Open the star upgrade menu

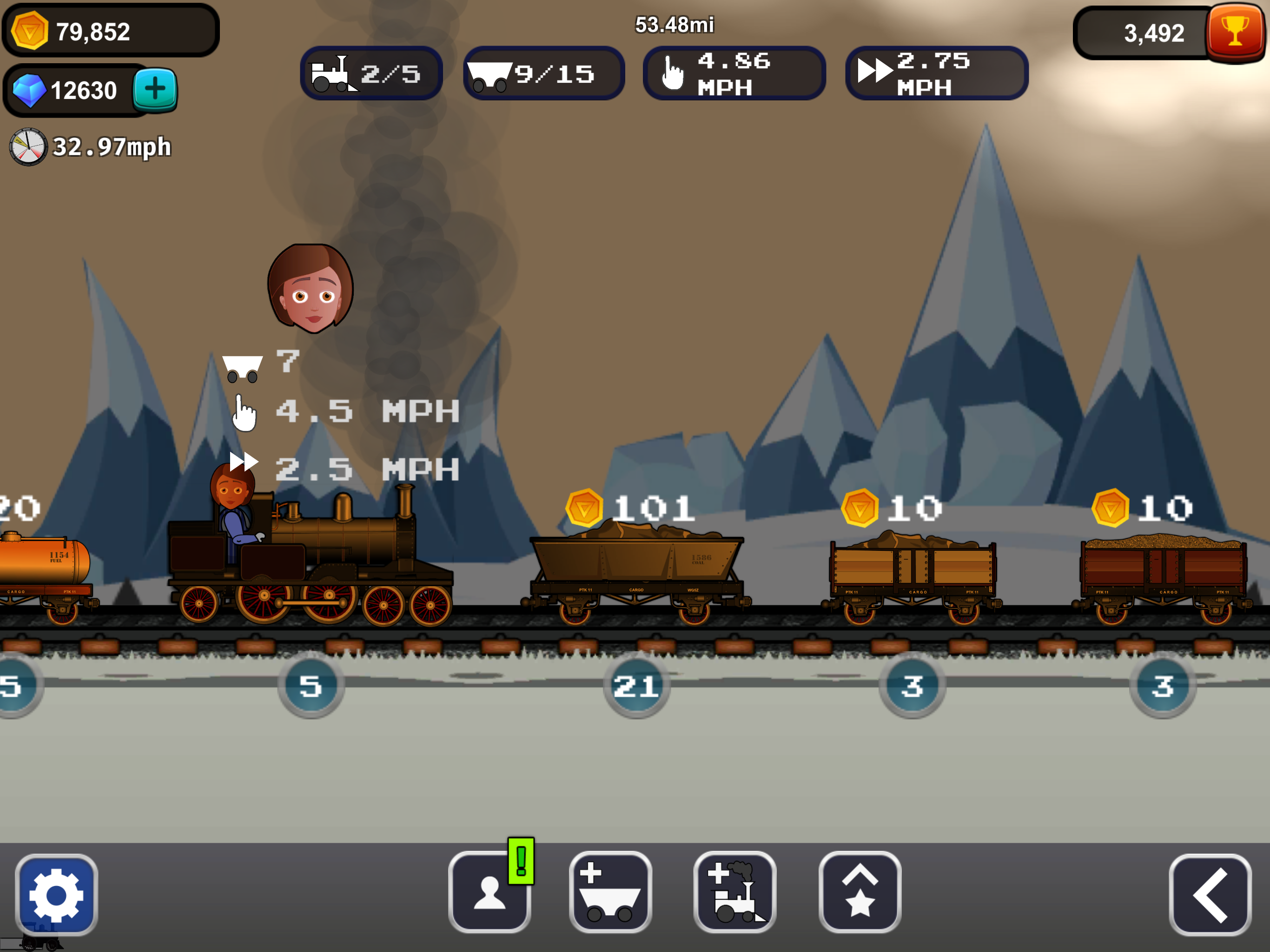point(860,892)
